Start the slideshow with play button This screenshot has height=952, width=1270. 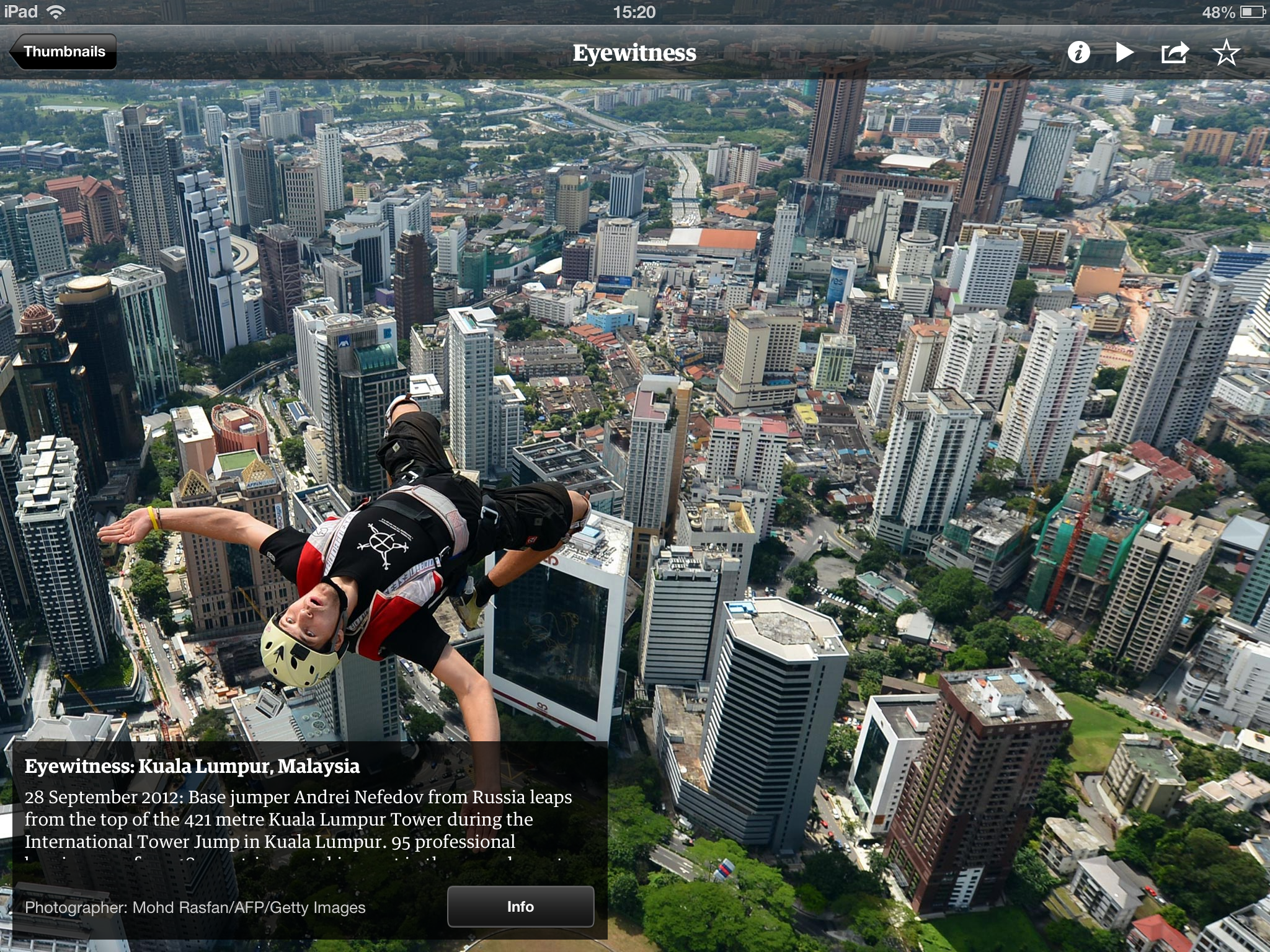point(1125,53)
